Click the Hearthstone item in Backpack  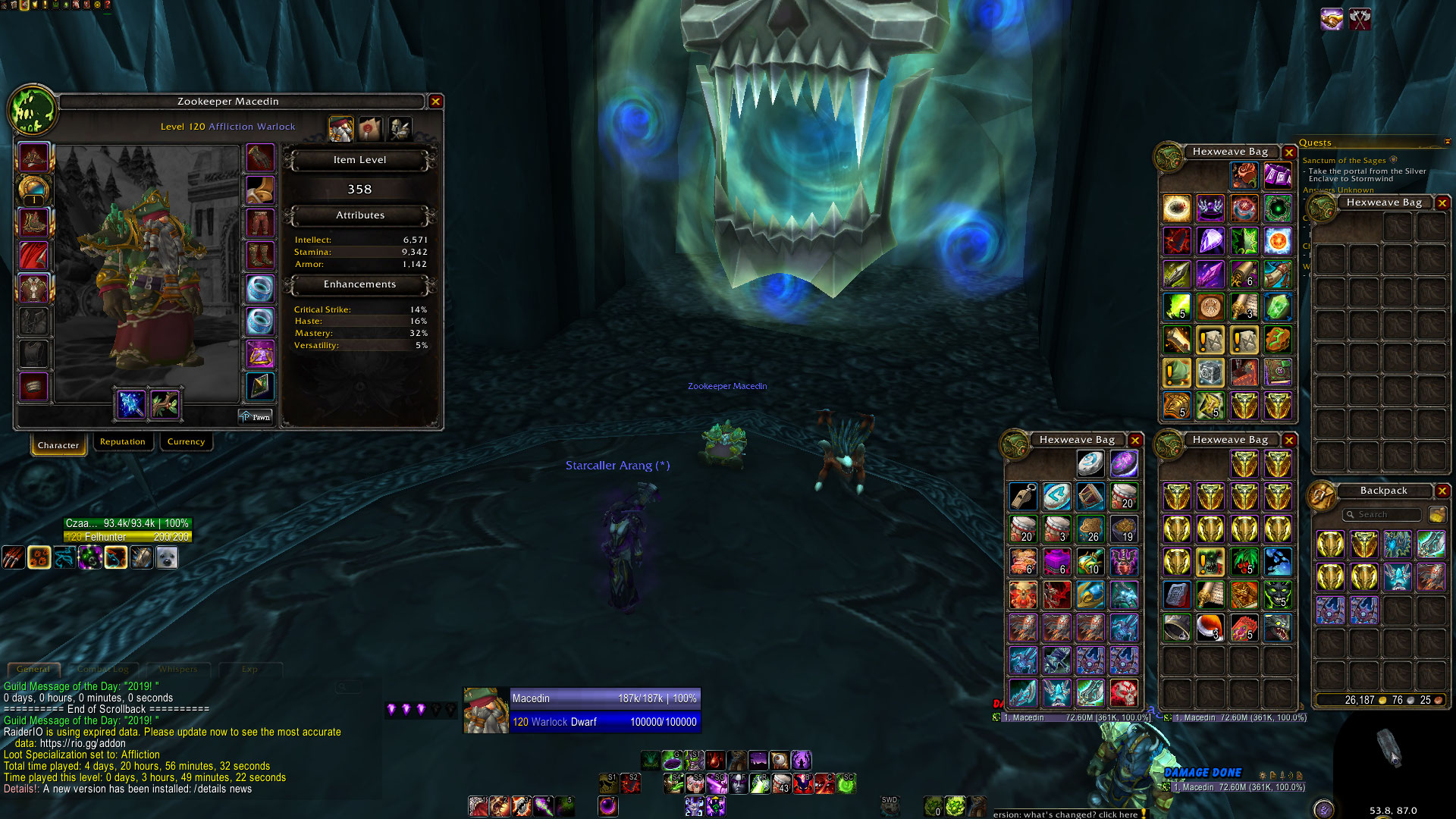click(1090, 463)
